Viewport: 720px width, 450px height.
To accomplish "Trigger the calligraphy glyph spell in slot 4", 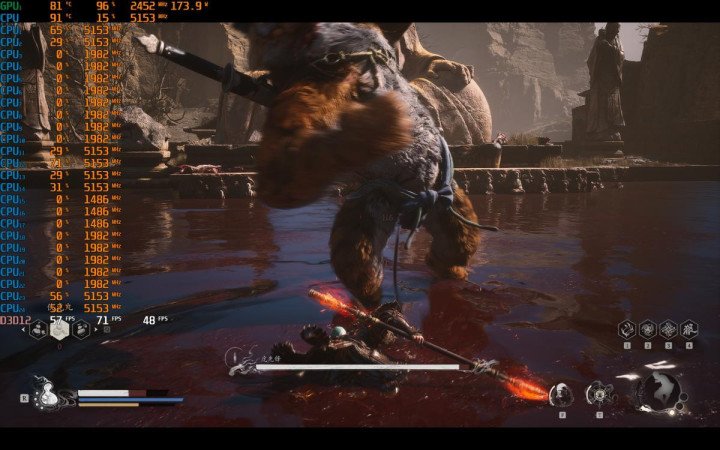I will (x=689, y=329).
